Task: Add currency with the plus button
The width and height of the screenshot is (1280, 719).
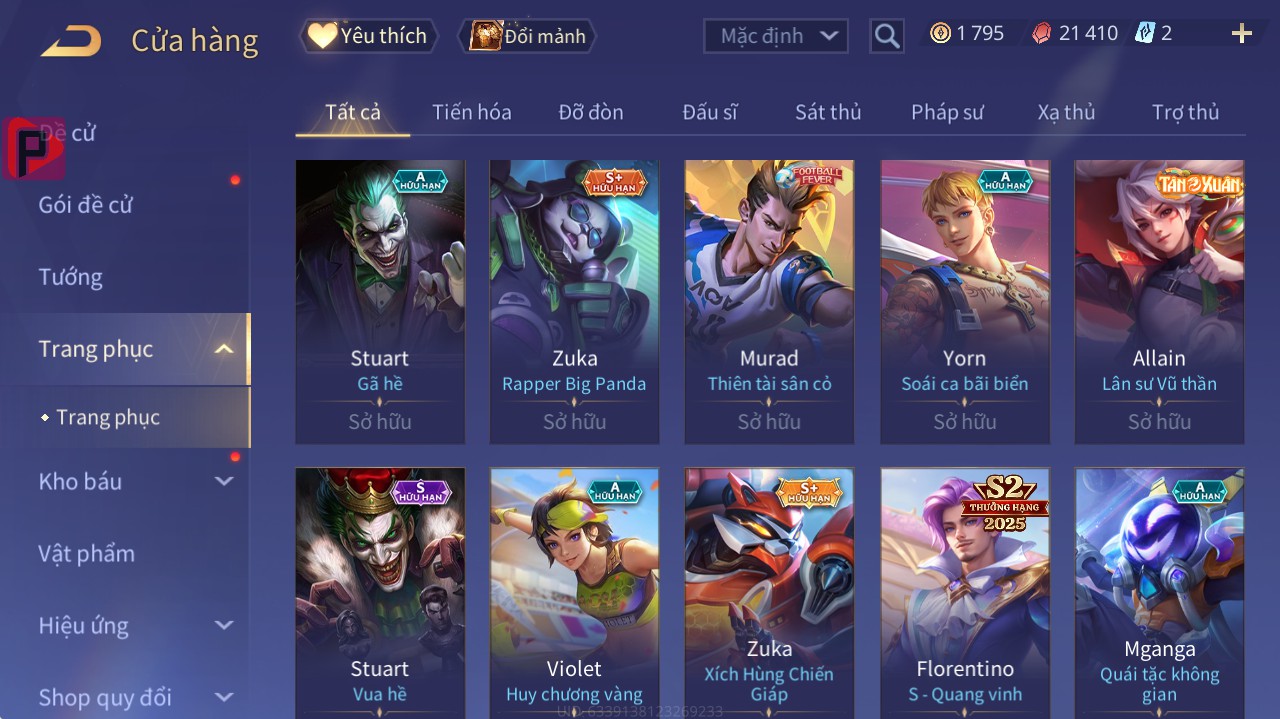Action: (x=1241, y=34)
